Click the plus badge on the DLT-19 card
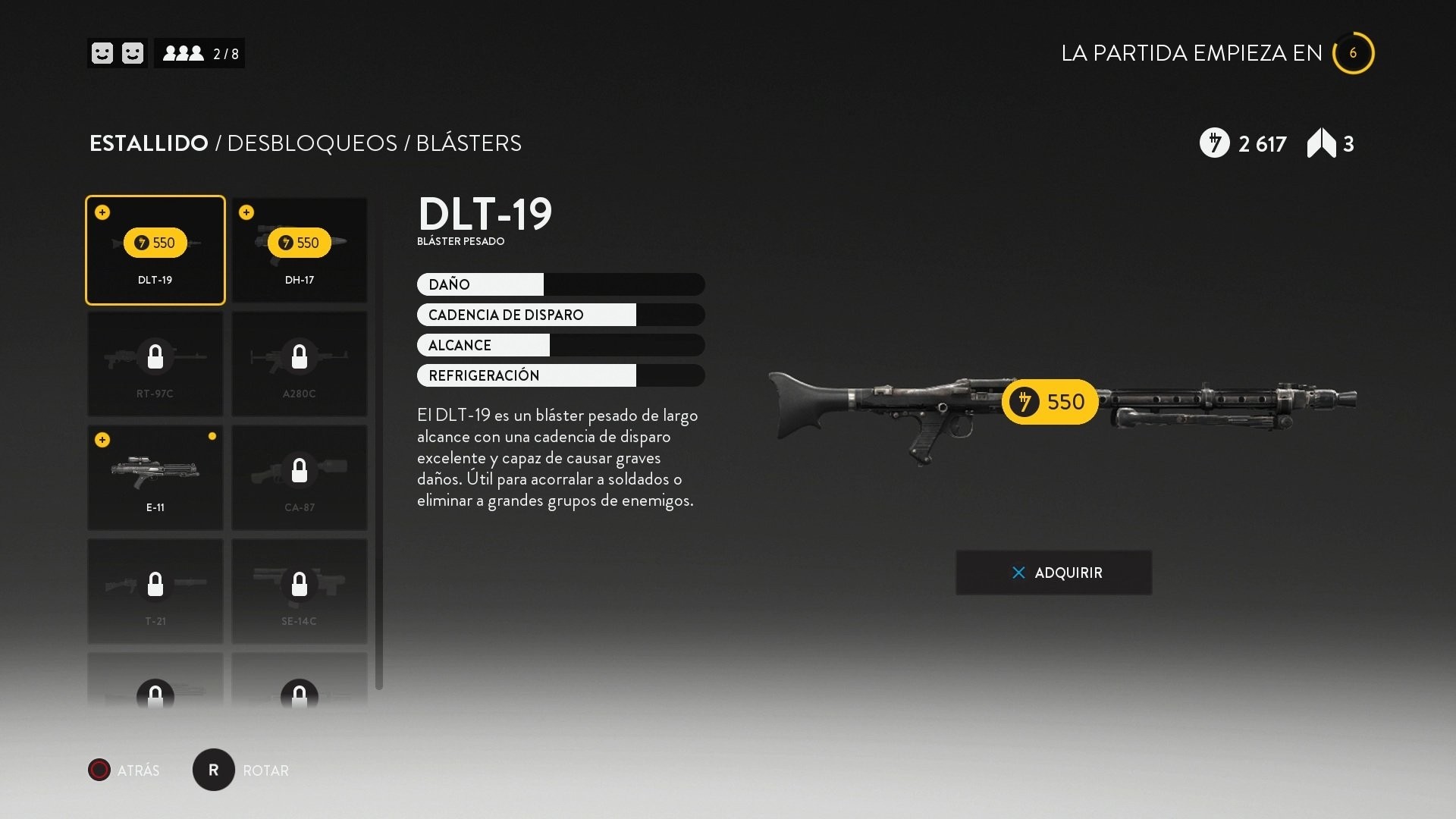This screenshot has width=1456, height=819. point(102,212)
